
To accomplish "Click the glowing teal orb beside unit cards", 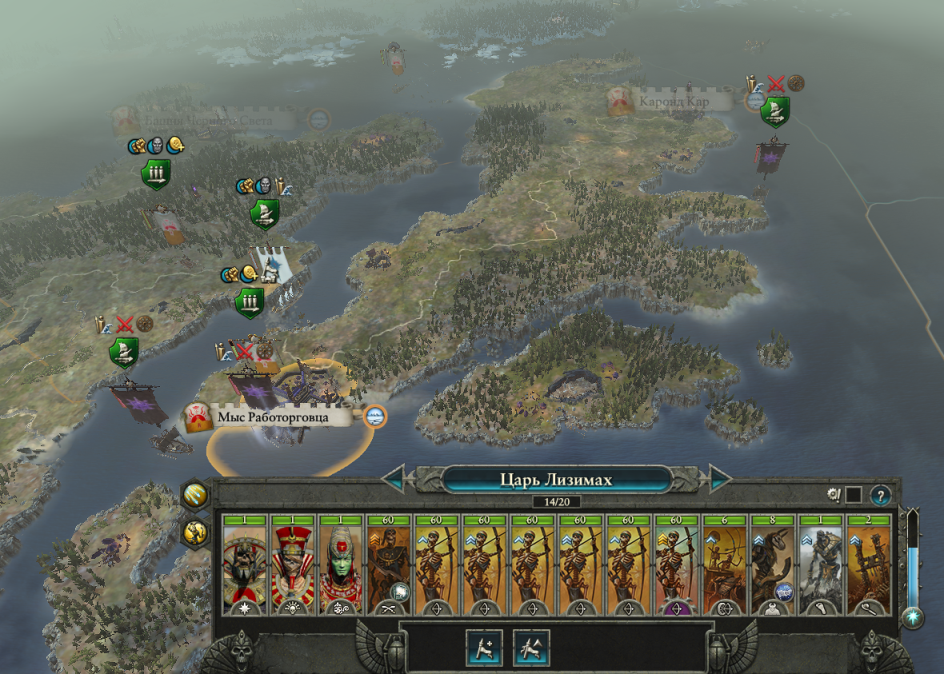I will coord(912,617).
